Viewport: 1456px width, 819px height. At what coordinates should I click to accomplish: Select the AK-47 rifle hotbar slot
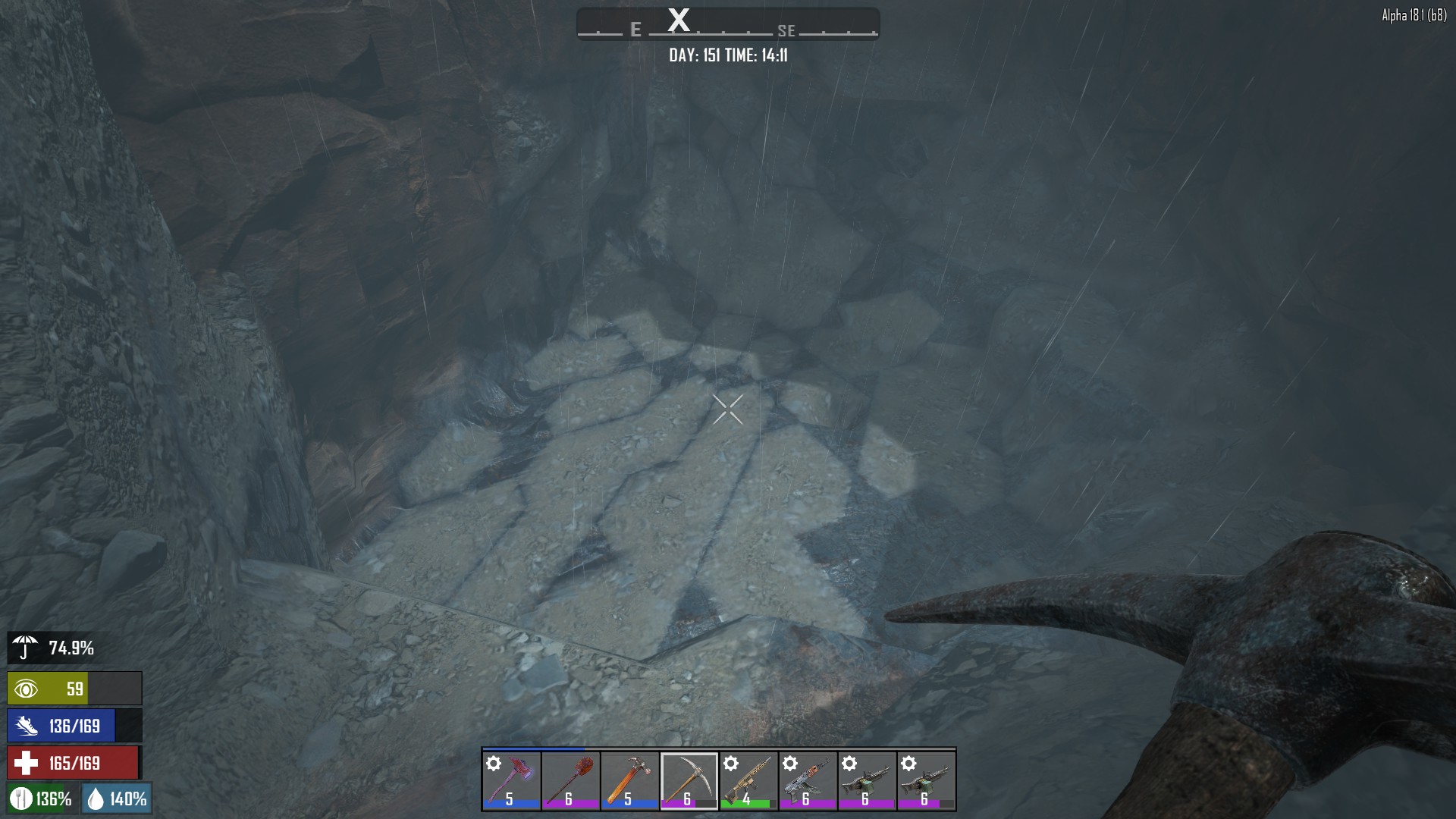click(x=807, y=780)
